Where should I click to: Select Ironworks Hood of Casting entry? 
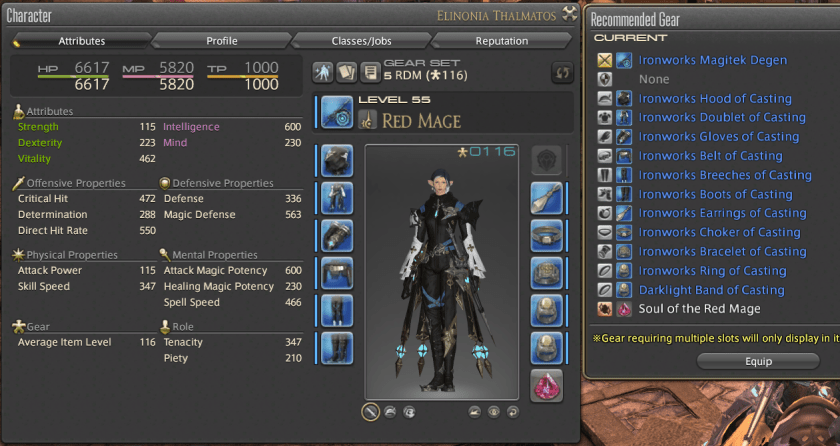715,98
